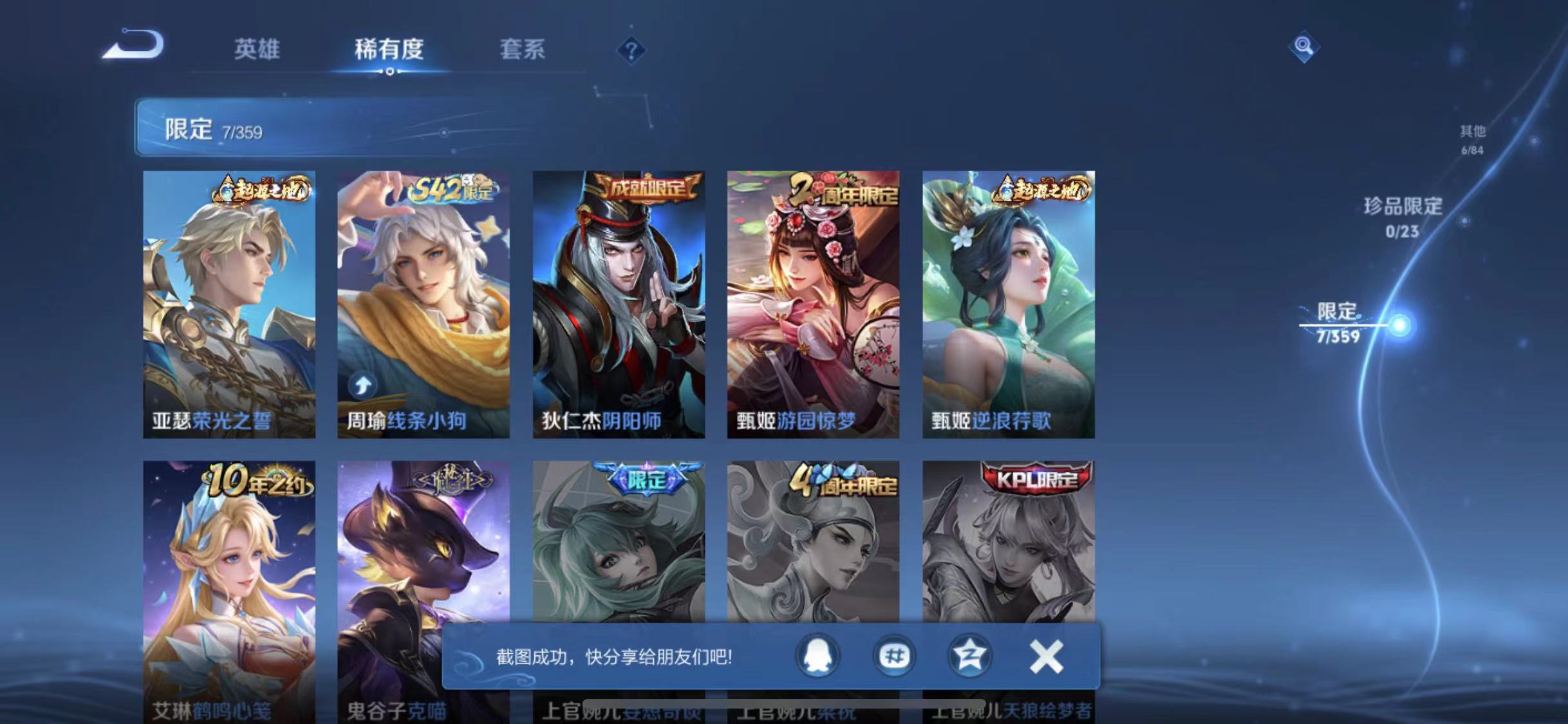The width and height of the screenshot is (1568, 724).
Task: Click the question mark help icon
Action: (632, 50)
